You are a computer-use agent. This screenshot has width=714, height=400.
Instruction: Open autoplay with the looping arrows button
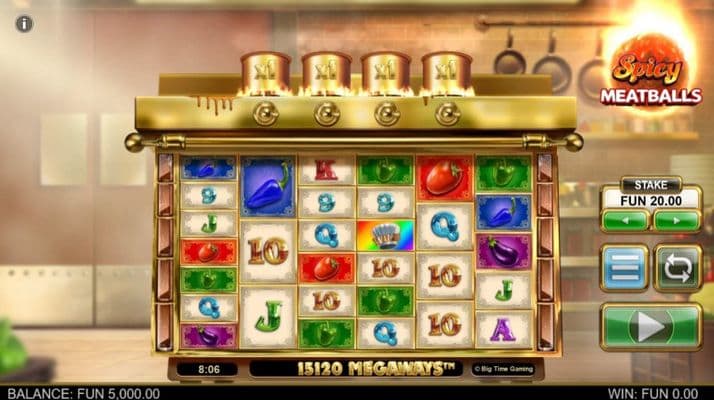click(x=677, y=268)
